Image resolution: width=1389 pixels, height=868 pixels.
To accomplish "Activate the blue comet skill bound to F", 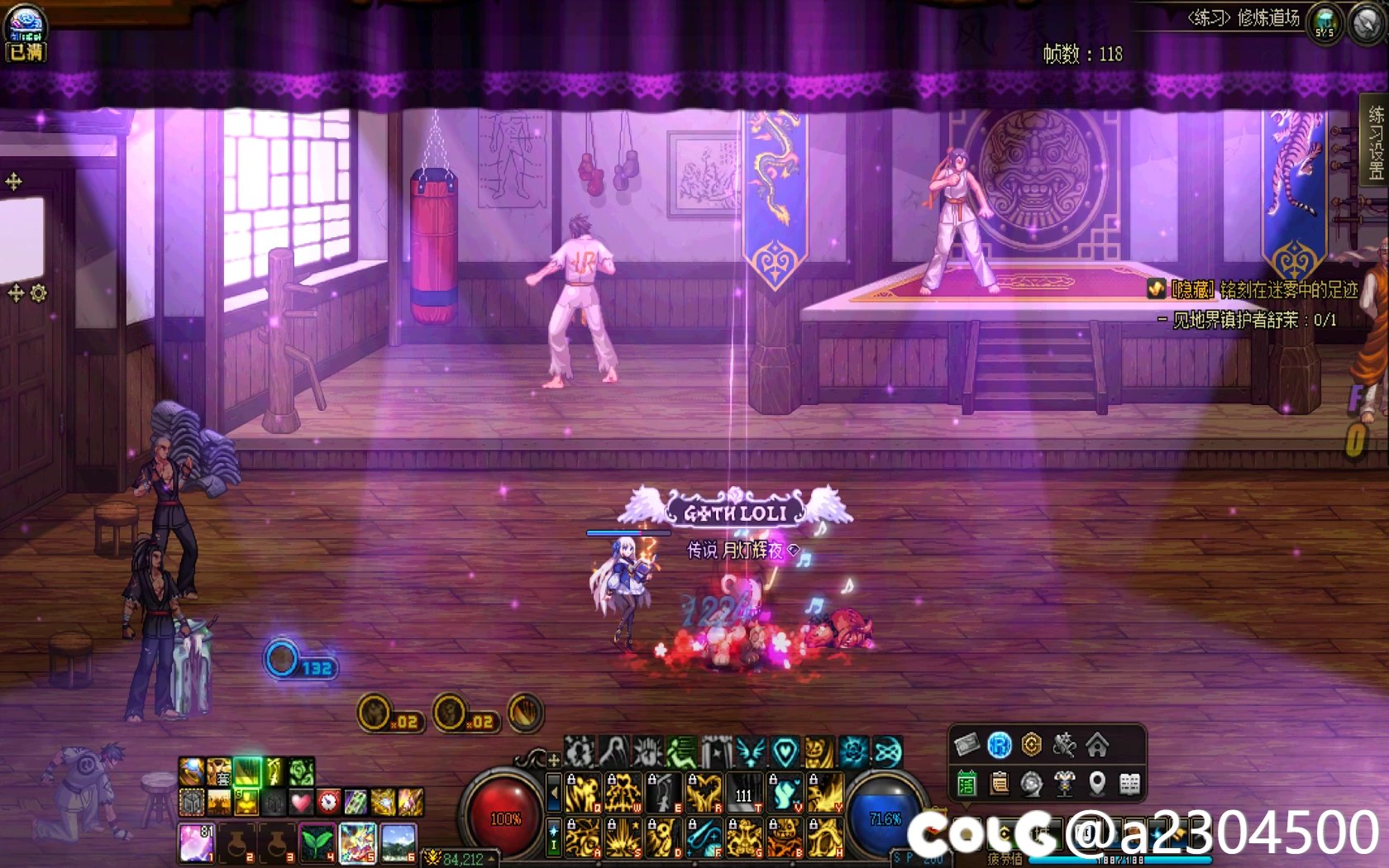I will (704, 837).
